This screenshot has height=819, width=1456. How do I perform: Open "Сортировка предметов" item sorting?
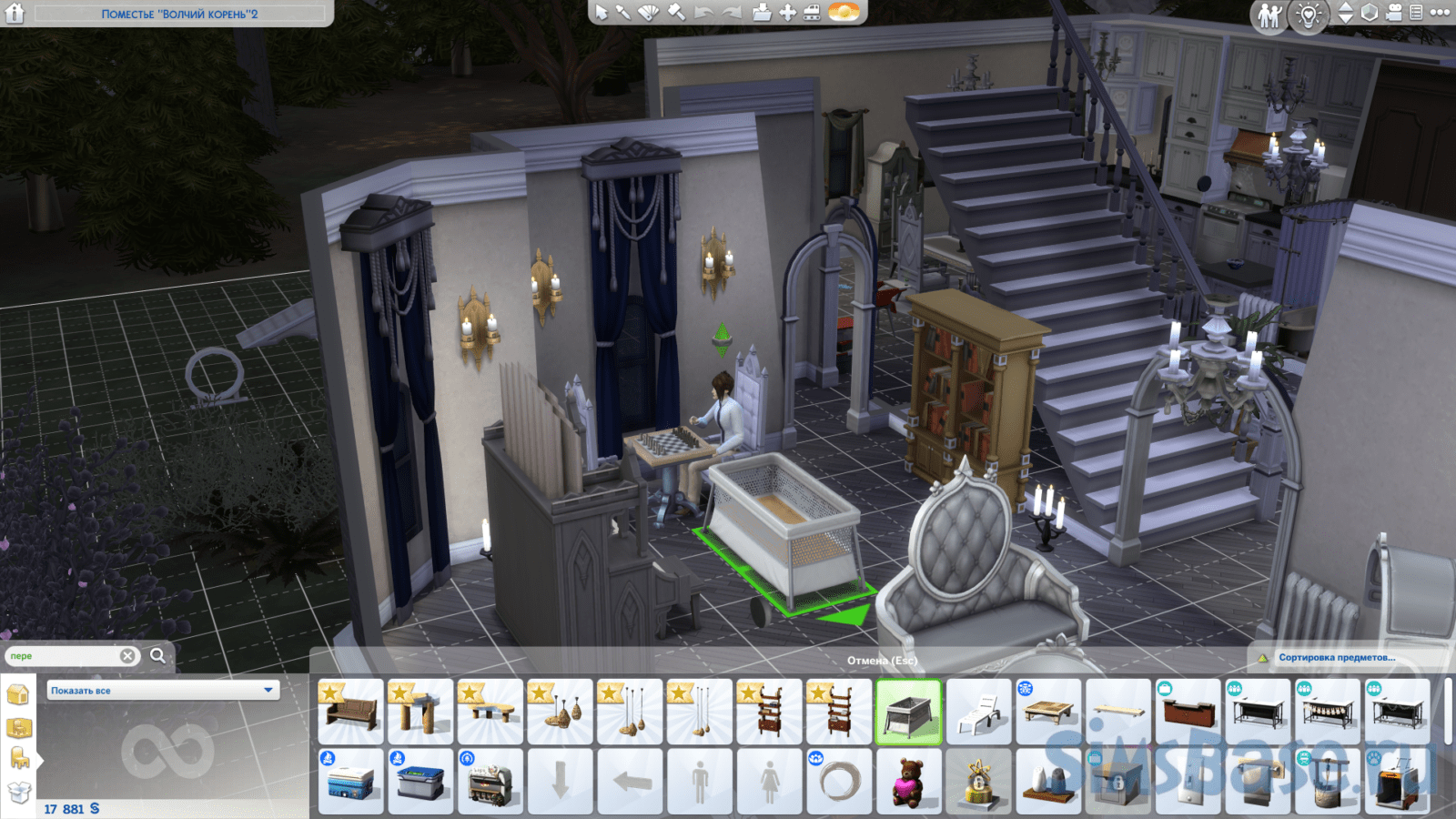pyautogui.click(x=1336, y=657)
